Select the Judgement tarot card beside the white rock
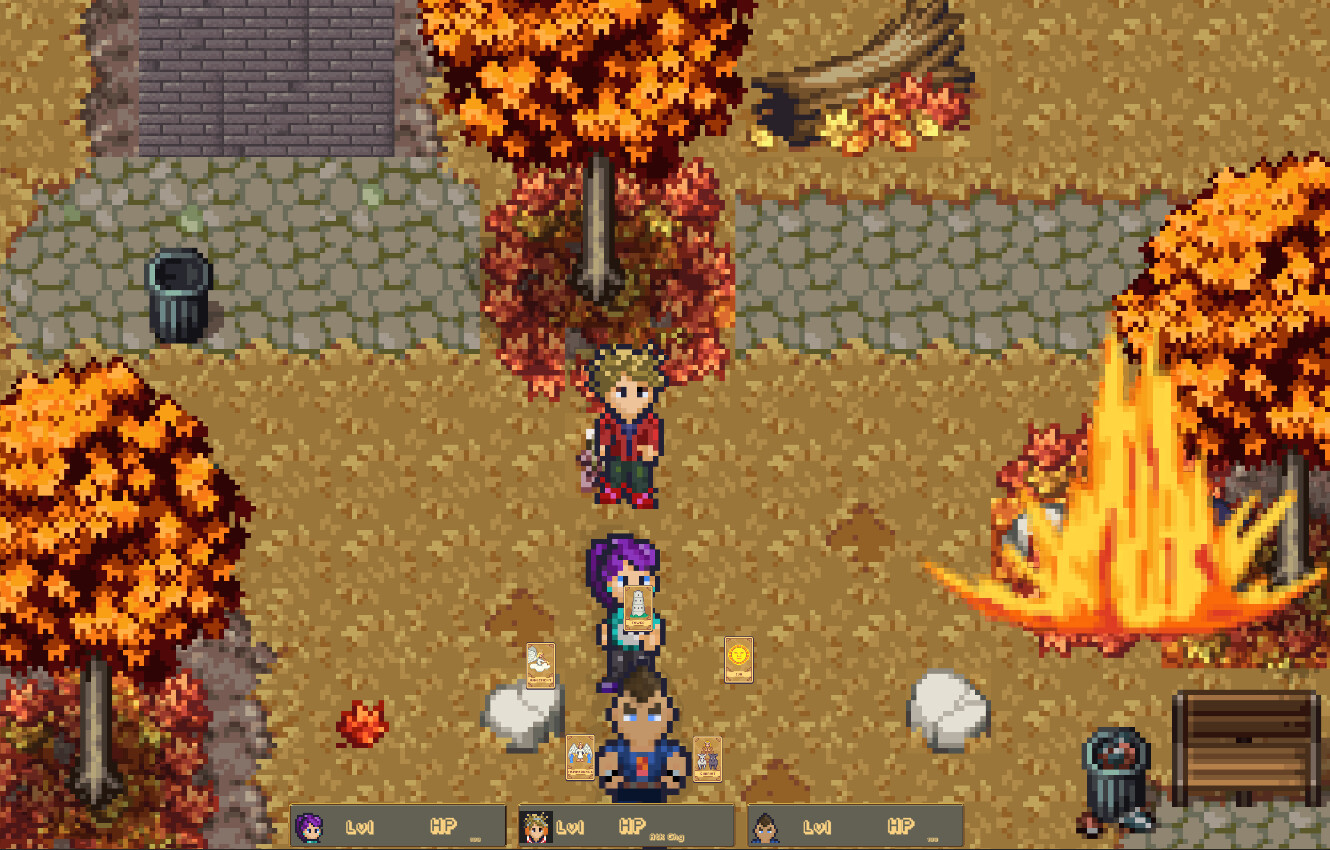The image size is (1330, 850). tap(539, 665)
